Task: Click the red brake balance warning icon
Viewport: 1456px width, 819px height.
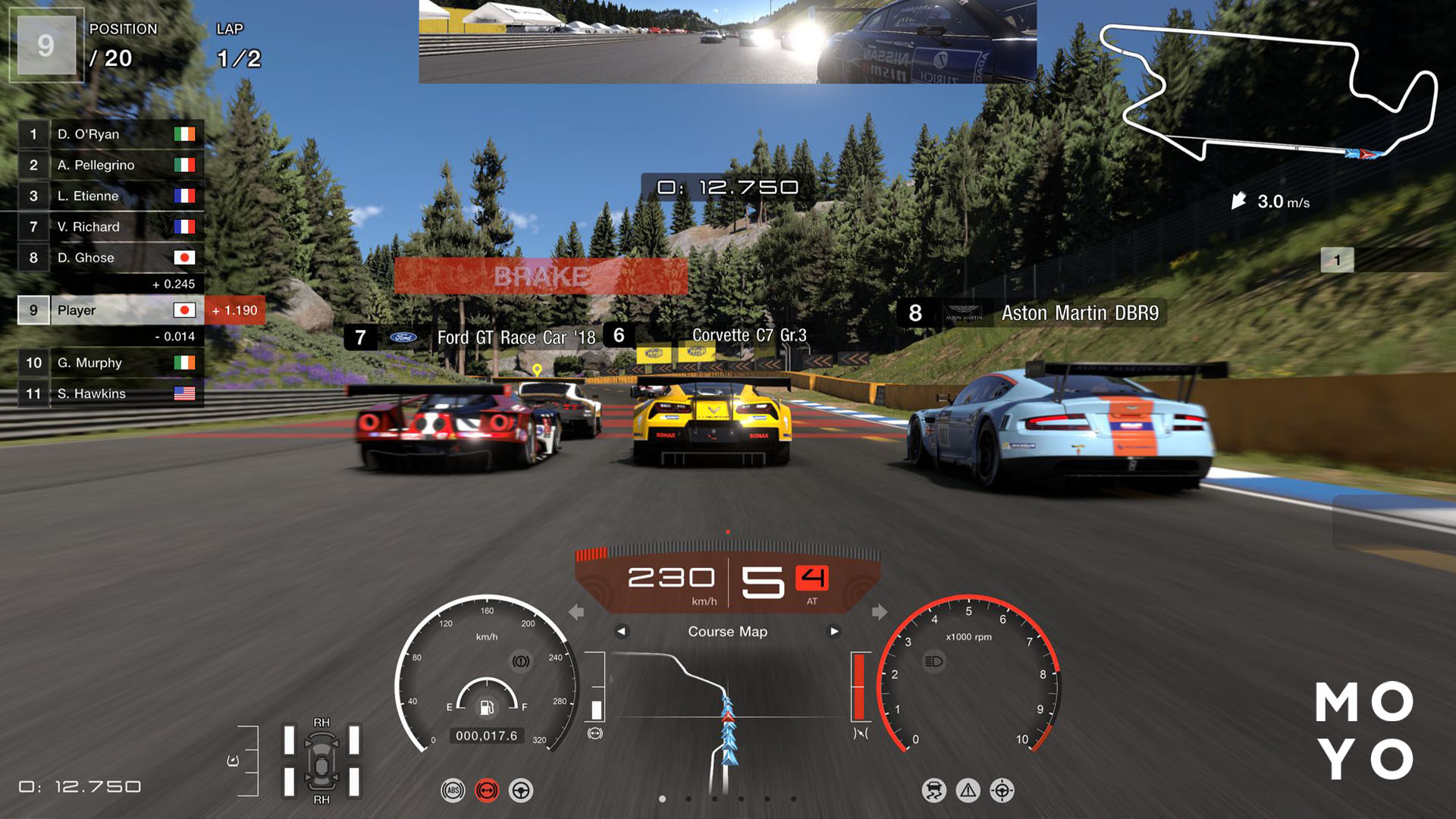Action: coord(487,790)
